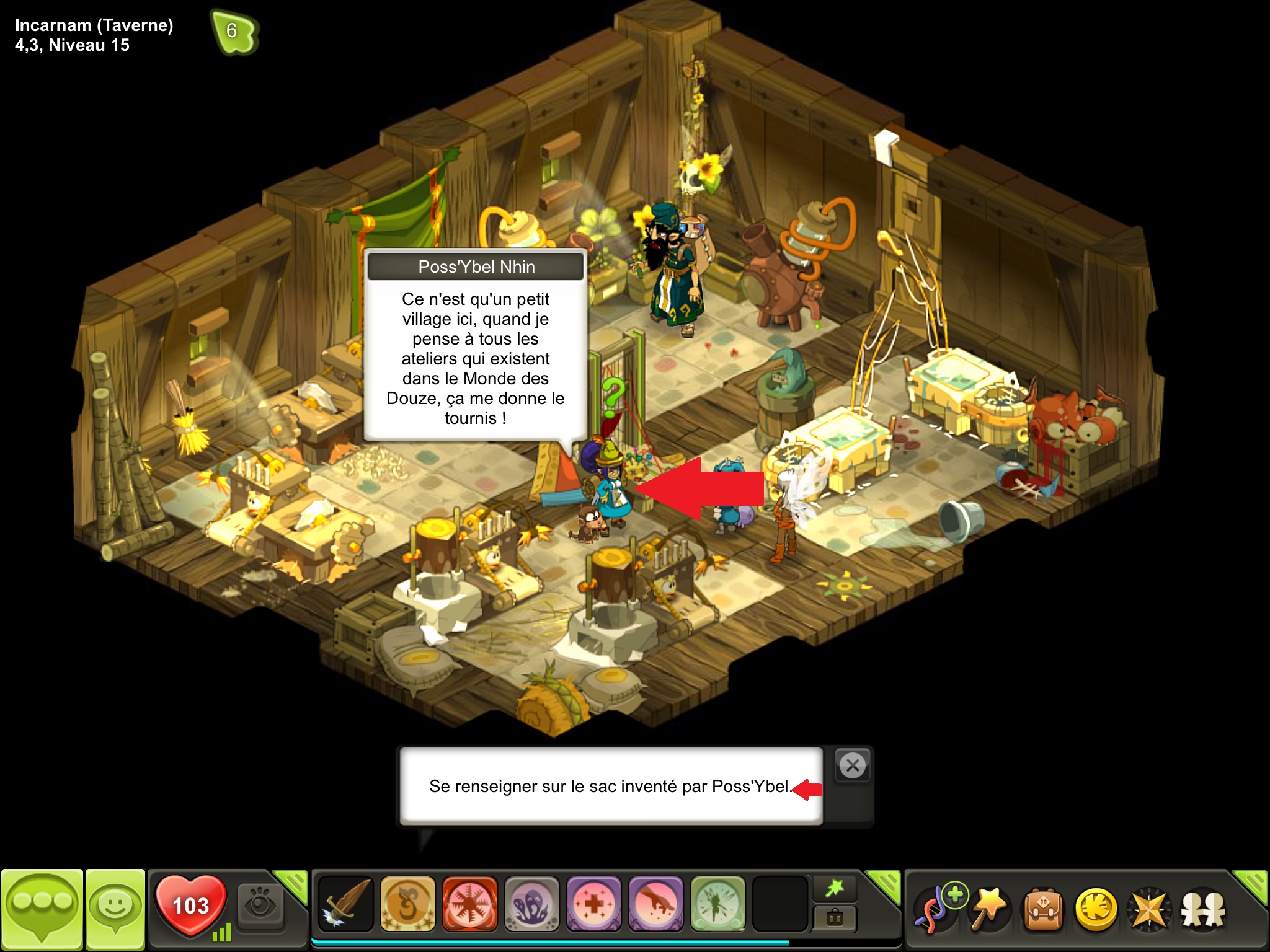Open the character characteristics DNA icon
The height and width of the screenshot is (952, 1270).
pyautogui.click(x=939, y=910)
